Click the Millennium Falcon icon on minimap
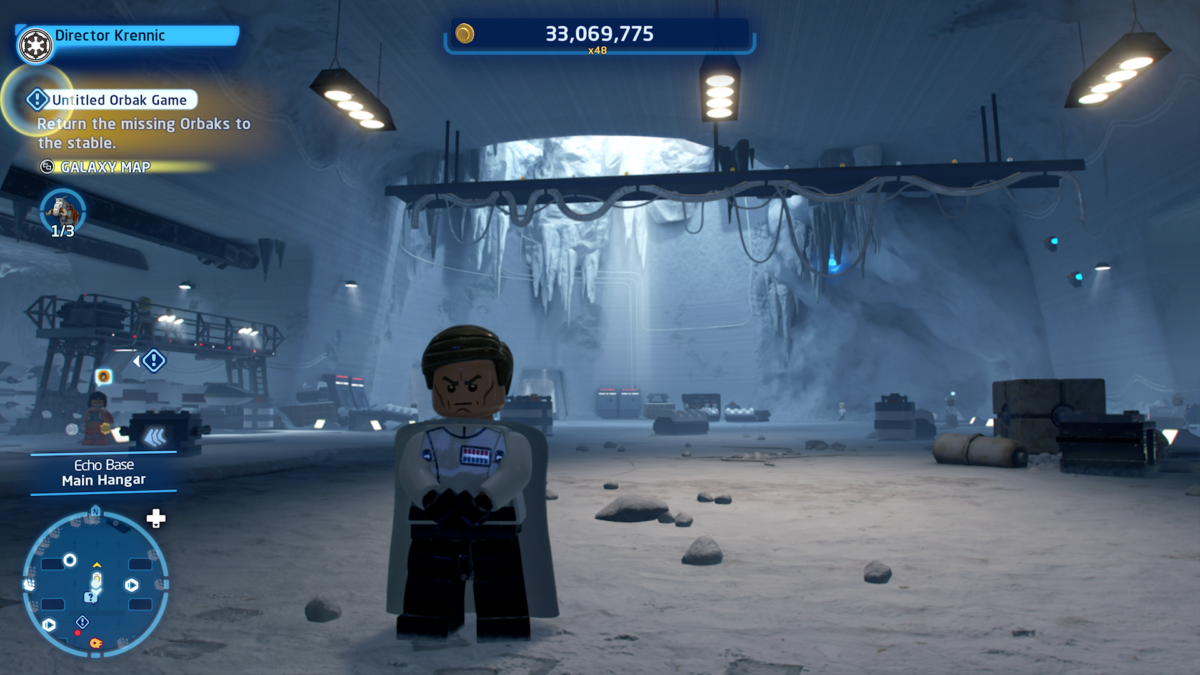This screenshot has width=1200, height=675. [x=96, y=642]
